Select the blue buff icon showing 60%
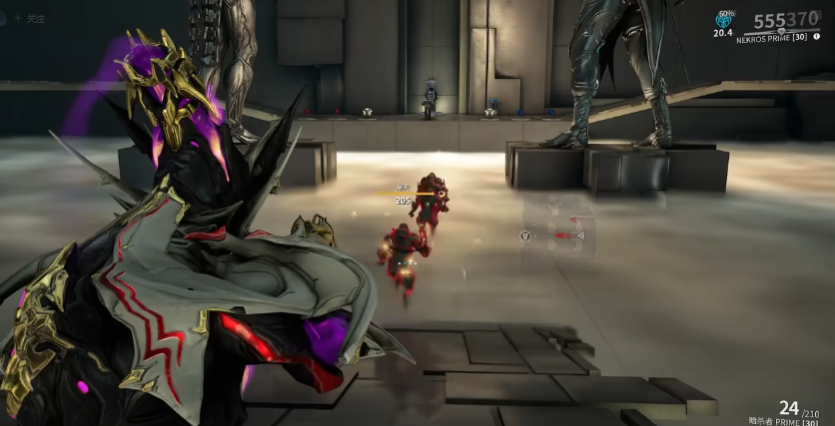 [x=725, y=18]
